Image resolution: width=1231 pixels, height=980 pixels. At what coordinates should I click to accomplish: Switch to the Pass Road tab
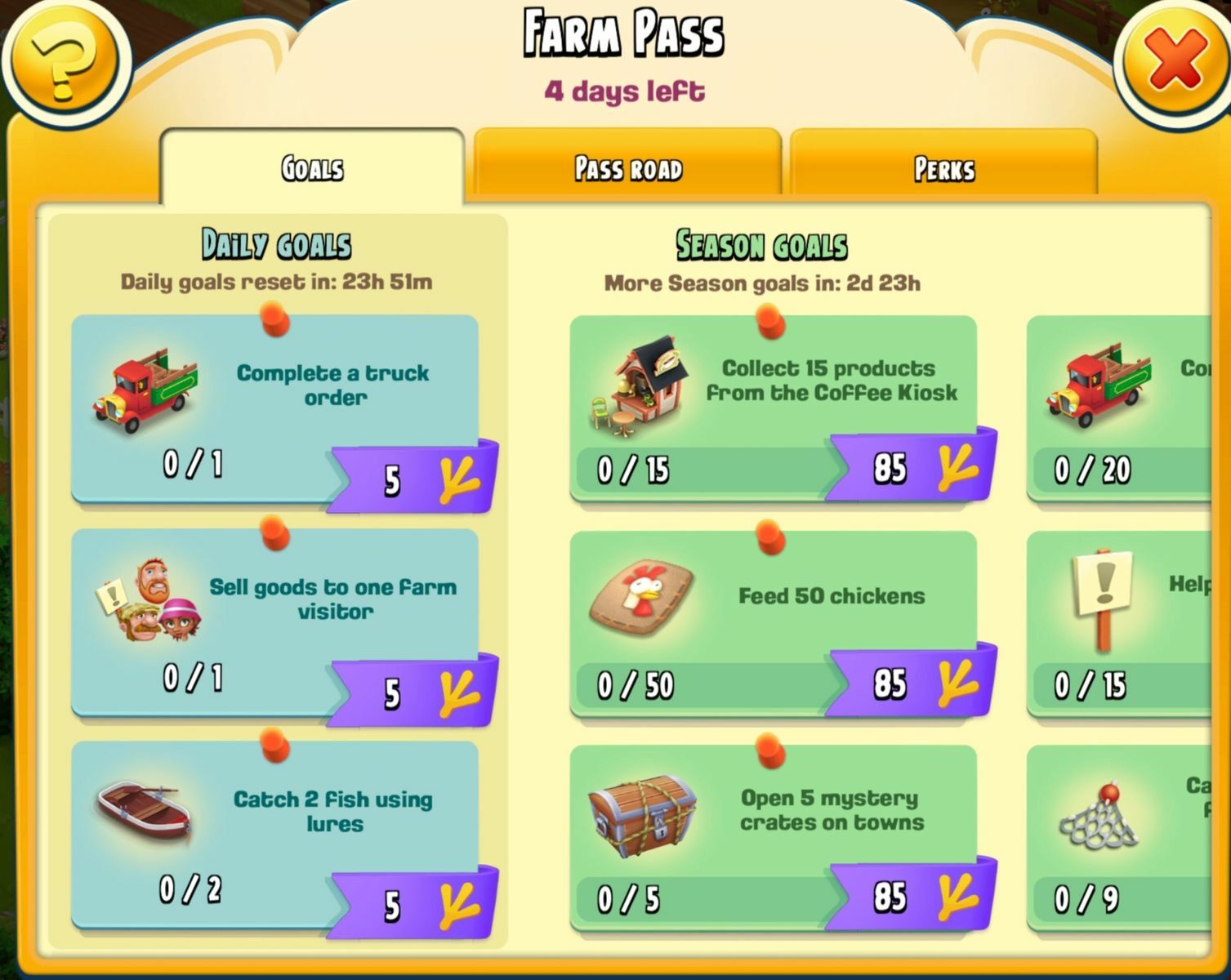click(627, 168)
